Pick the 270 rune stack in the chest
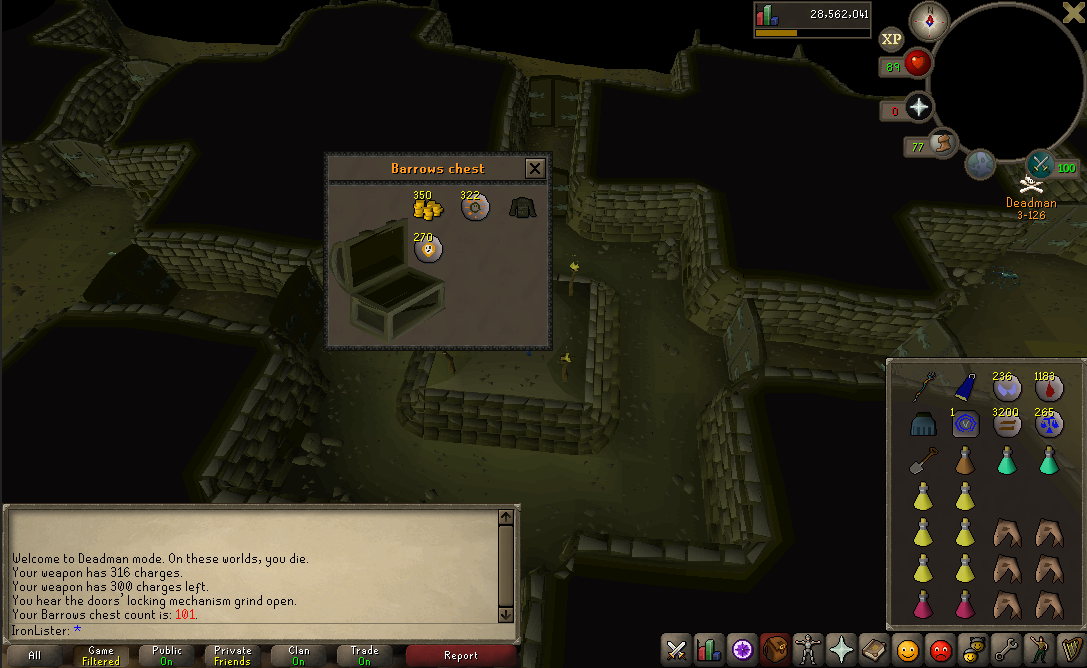This screenshot has width=1087, height=668. (x=428, y=250)
